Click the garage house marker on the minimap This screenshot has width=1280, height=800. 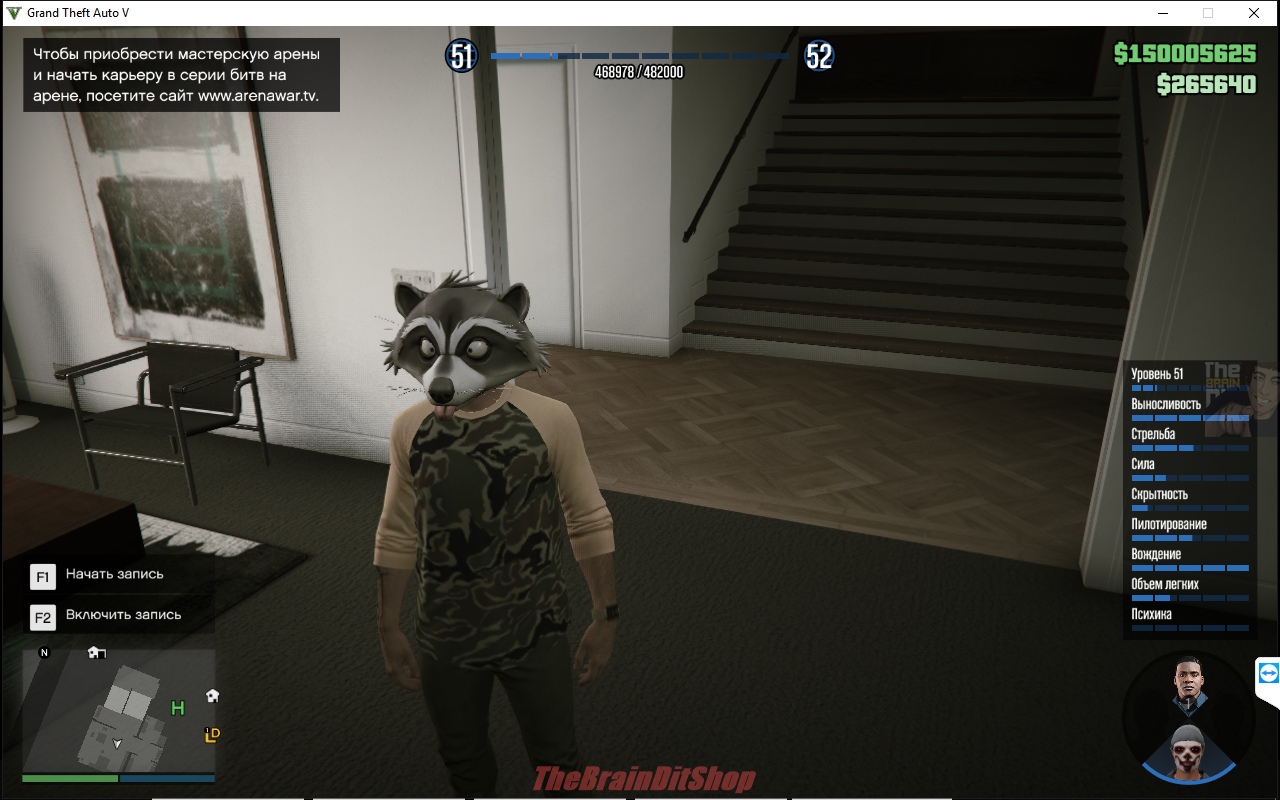click(x=96, y=653)
